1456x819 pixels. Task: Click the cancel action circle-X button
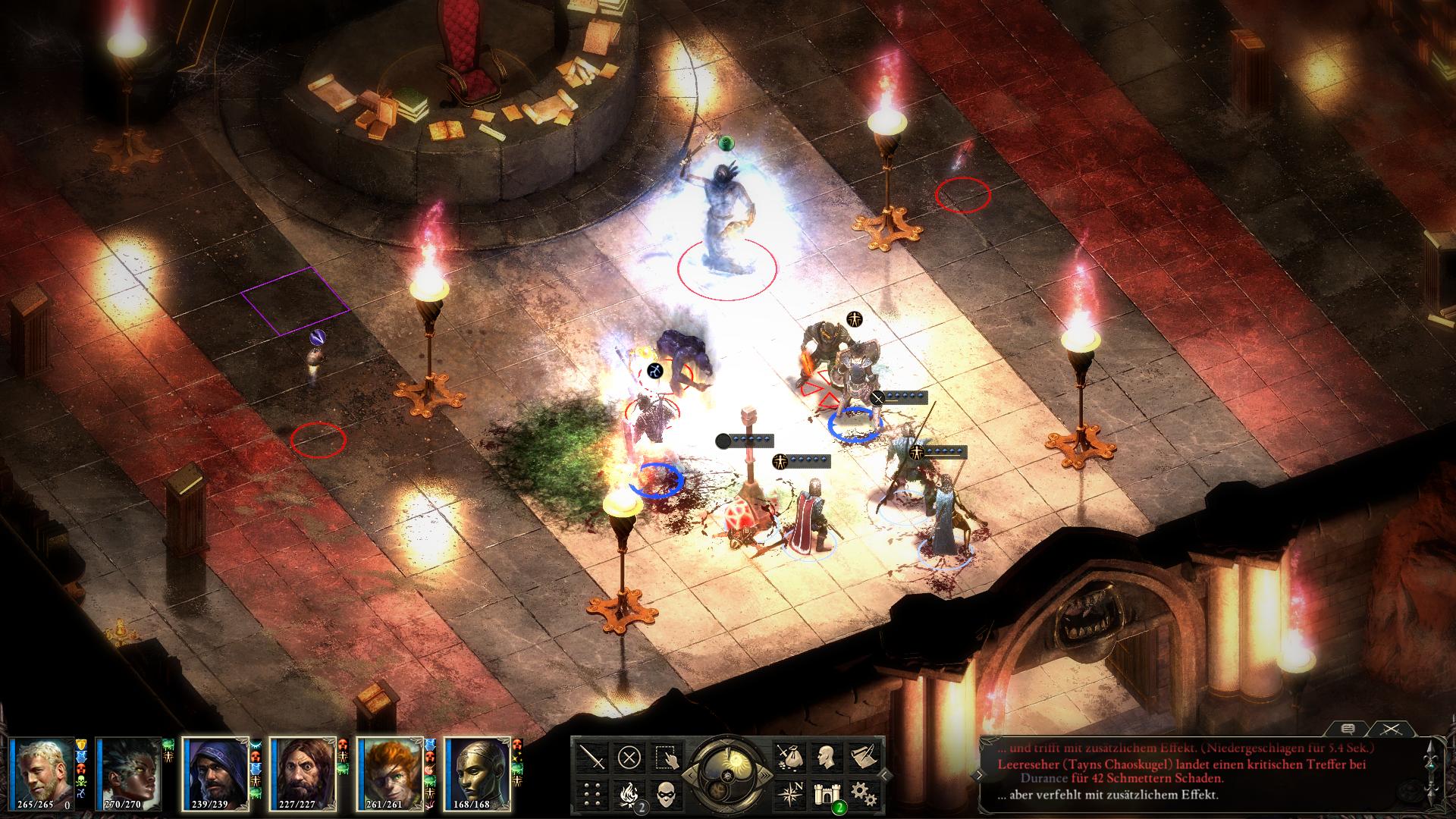(x=629, y=757)
